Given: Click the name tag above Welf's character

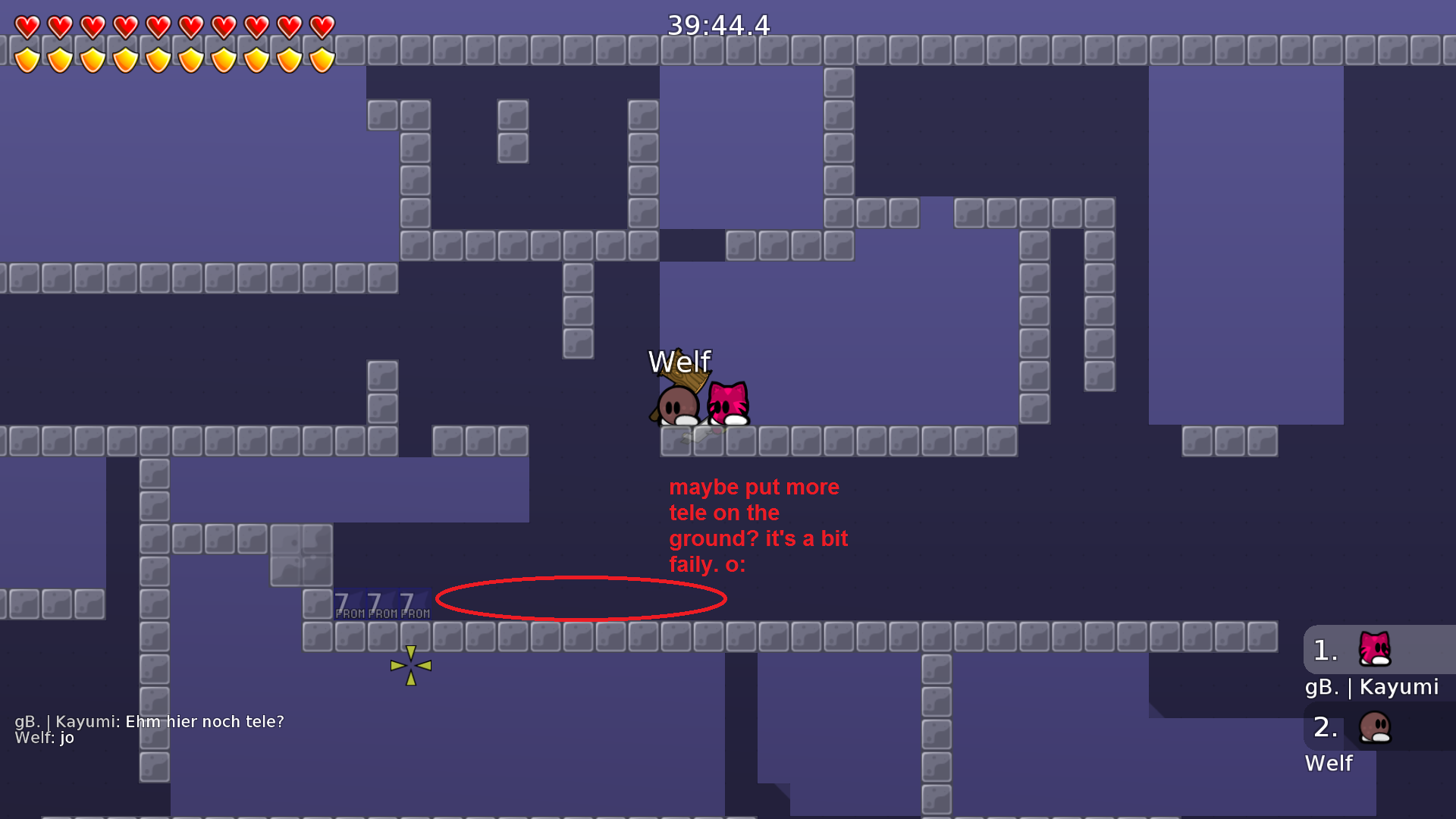Looking at the screenshot, I should tap(680, 362).
